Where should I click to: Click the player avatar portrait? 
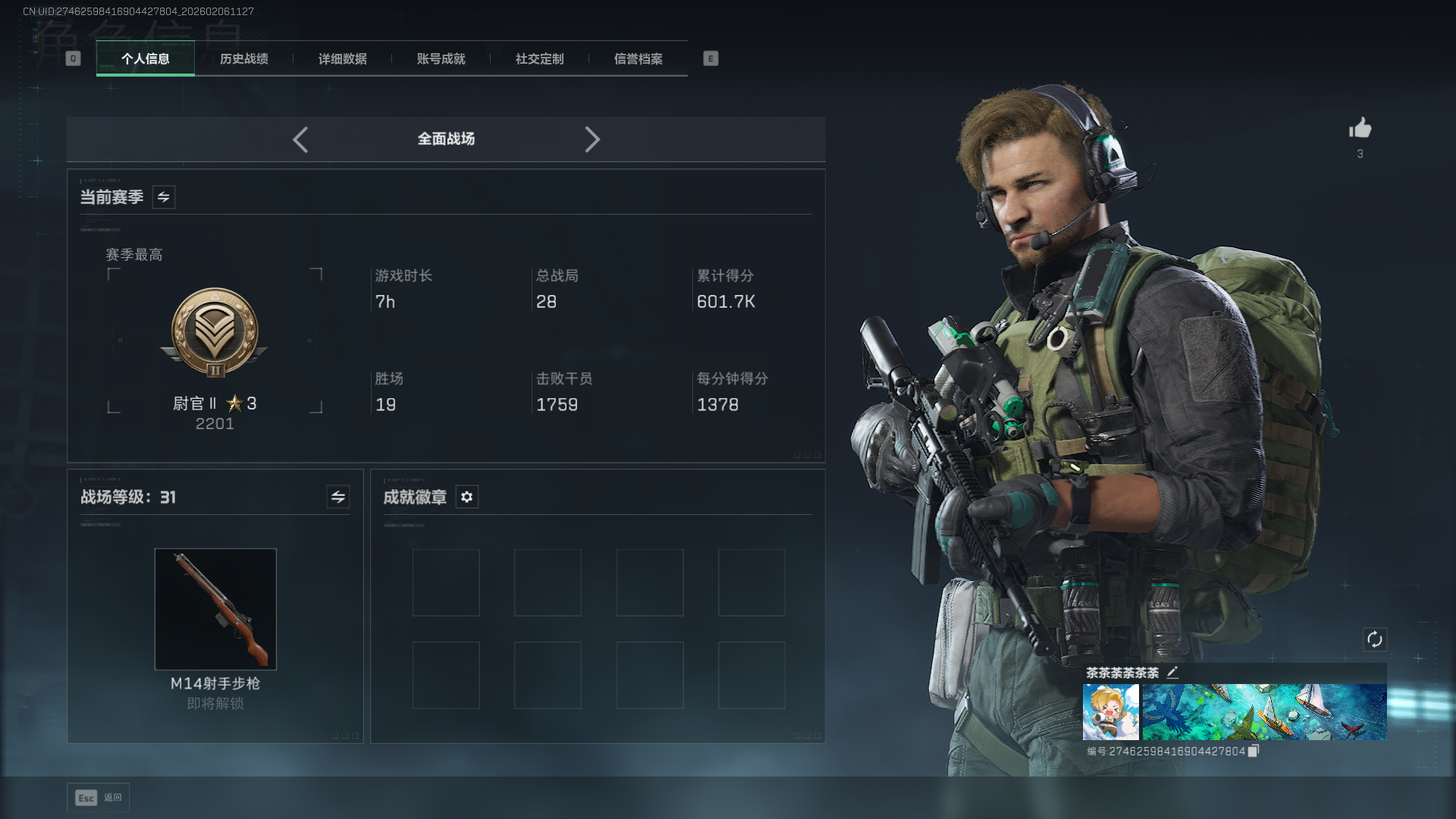1110,712
